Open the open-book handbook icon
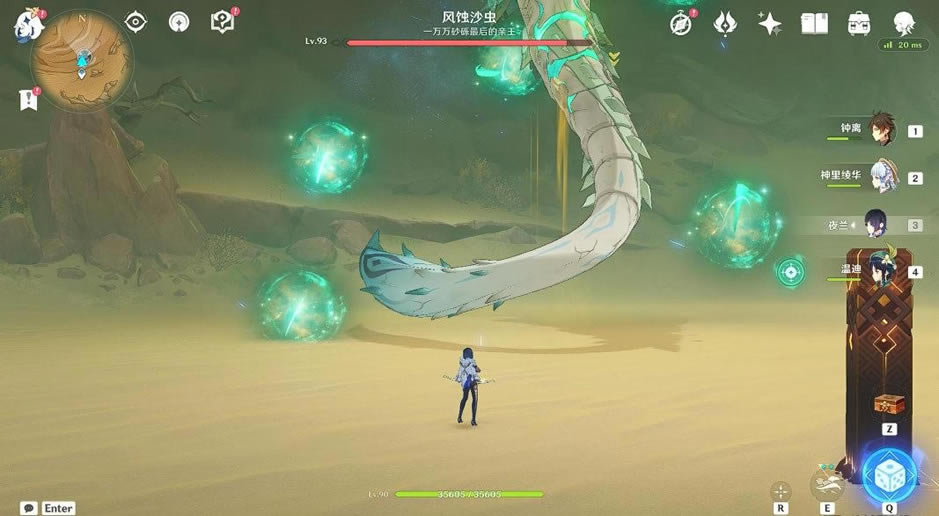939x516 pixels. coord(814,24)
